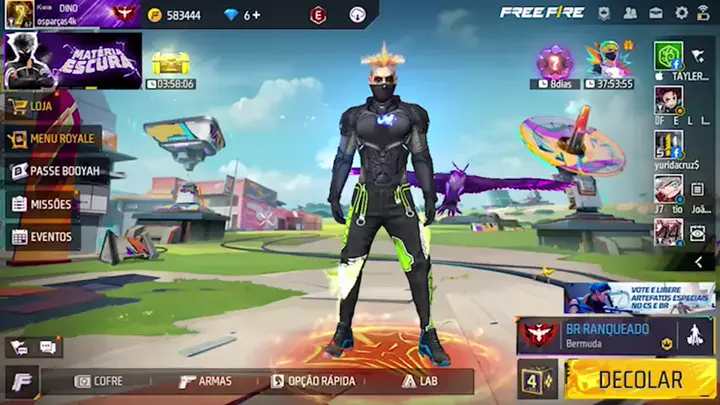
Task: Open the mail inbox envelope icon
Action: click(x=656, y=13)
